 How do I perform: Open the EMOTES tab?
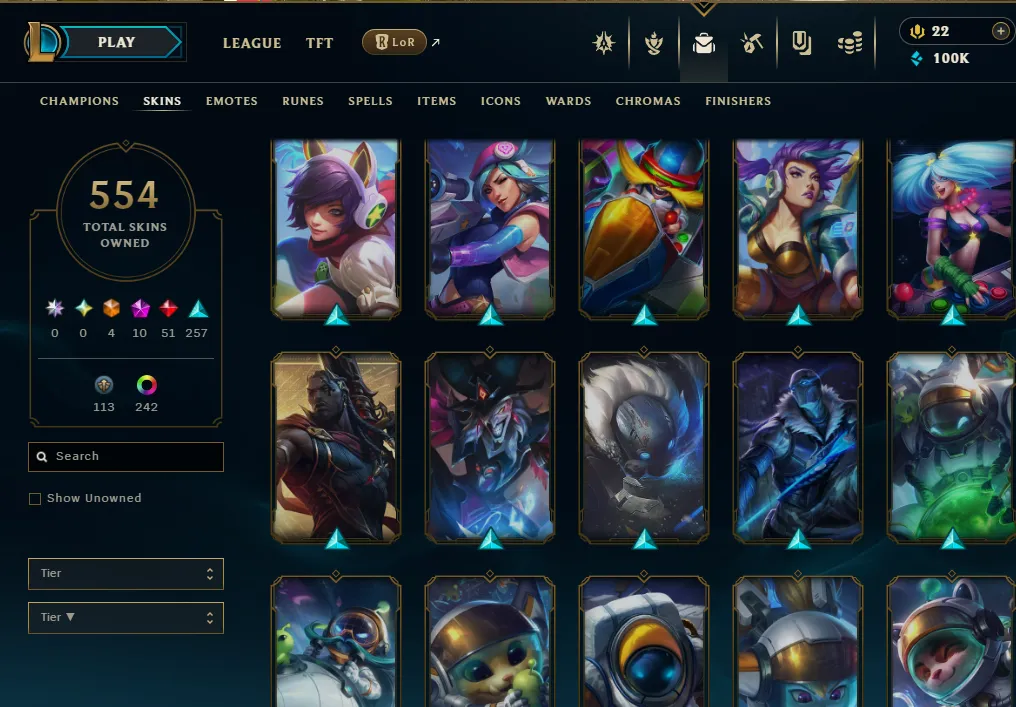coord(232,101)
